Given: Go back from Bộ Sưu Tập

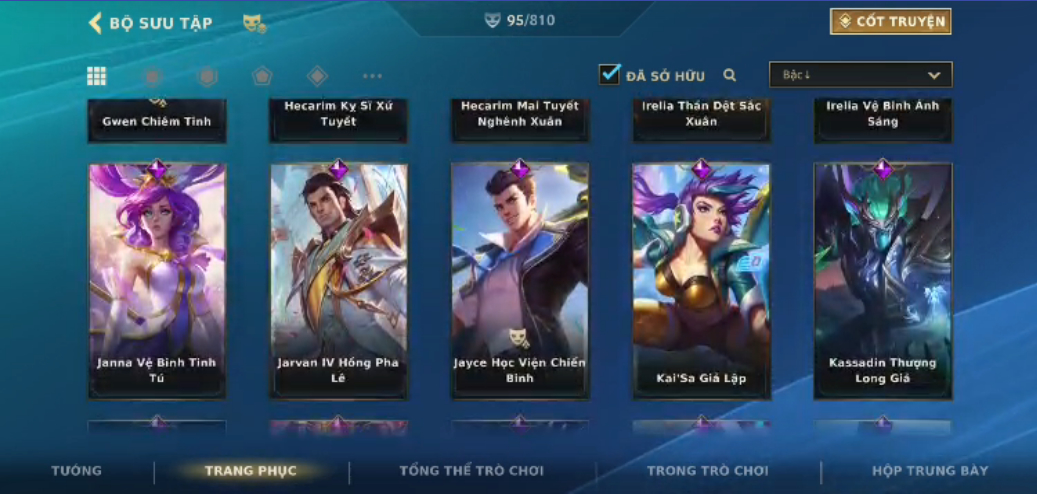Looking at the screenshot, I should (x=96, y=23).
